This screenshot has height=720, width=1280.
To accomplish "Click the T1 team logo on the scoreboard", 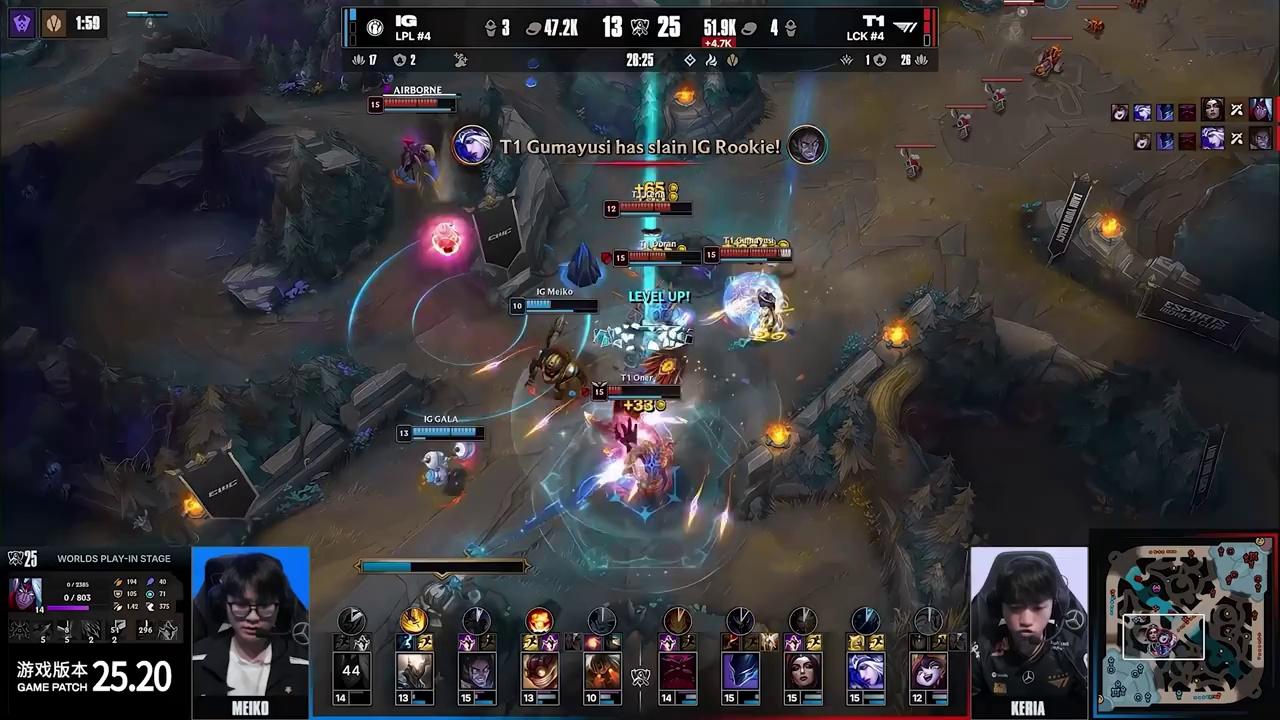I will pyautogui.click(x=904, y=28).
